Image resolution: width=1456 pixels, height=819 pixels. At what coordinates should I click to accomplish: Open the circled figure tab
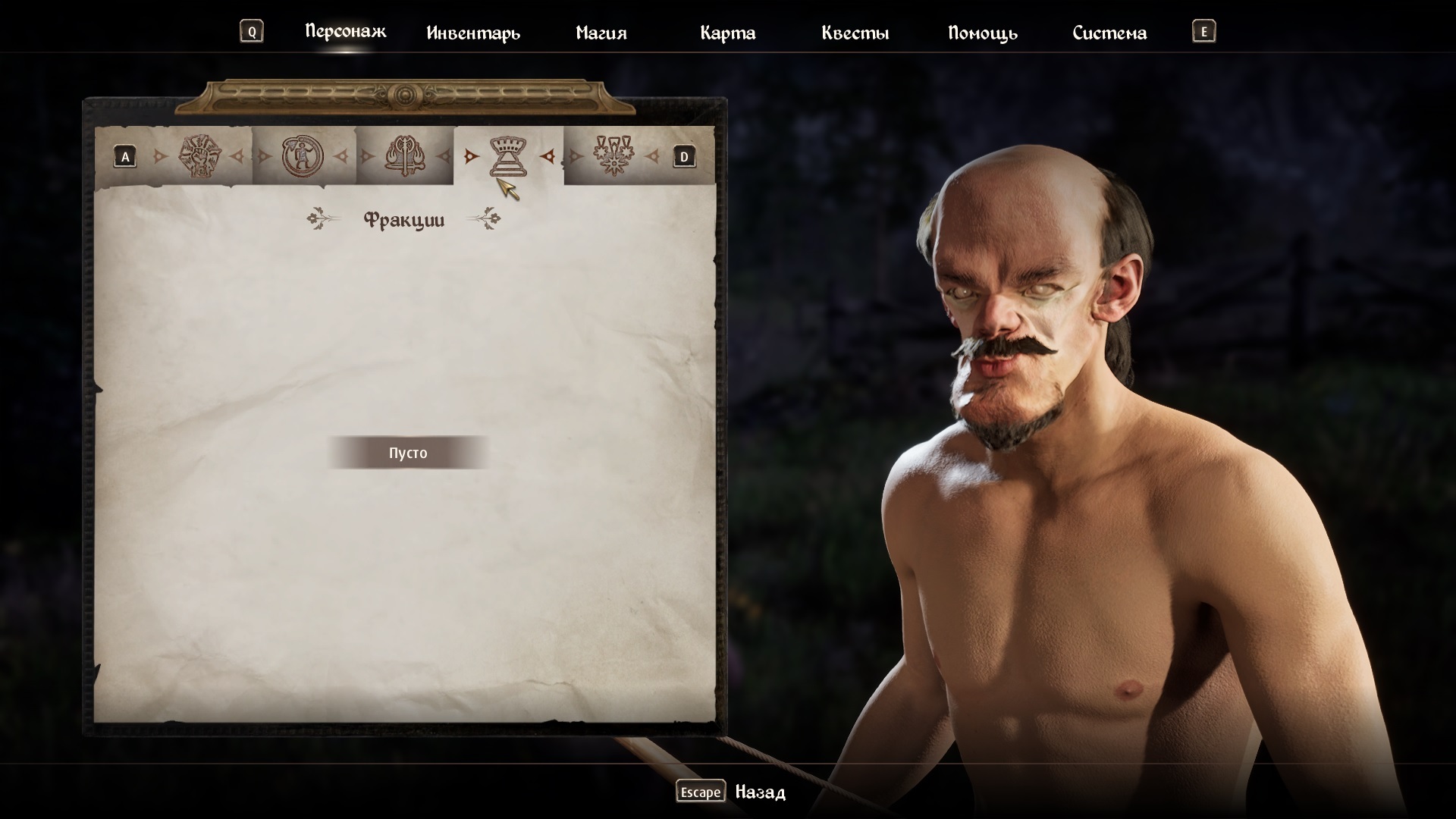[x=302, y=156]
